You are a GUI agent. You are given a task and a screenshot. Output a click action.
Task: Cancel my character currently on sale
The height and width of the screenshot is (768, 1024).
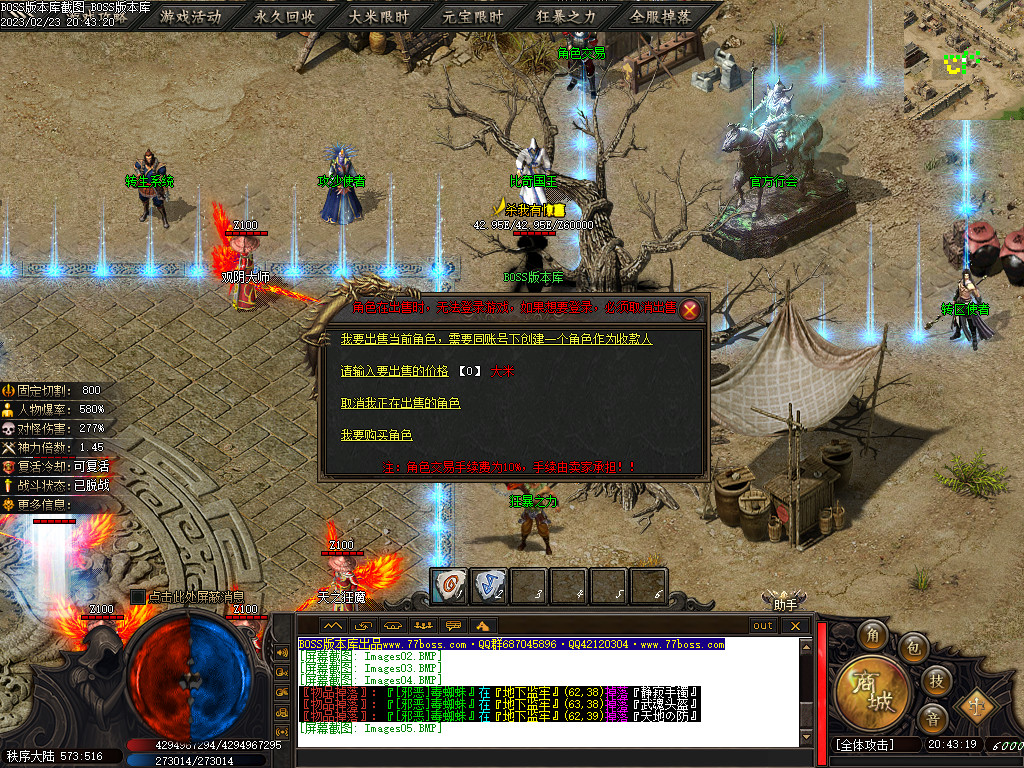click(x=400, y=403)
